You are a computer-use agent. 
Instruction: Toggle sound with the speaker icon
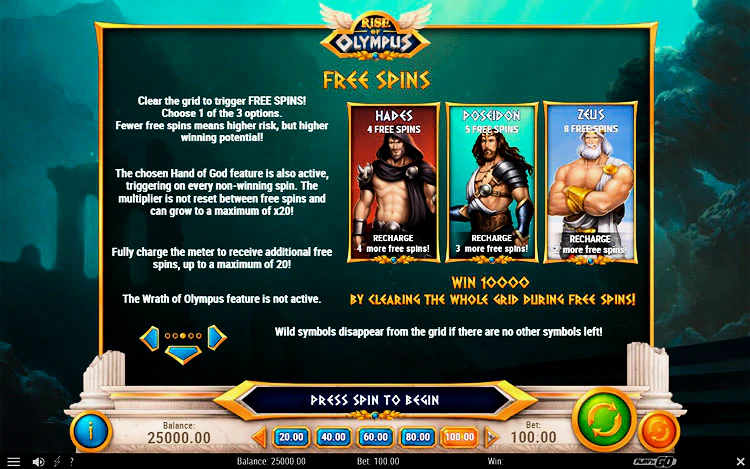tap(38, 462)
